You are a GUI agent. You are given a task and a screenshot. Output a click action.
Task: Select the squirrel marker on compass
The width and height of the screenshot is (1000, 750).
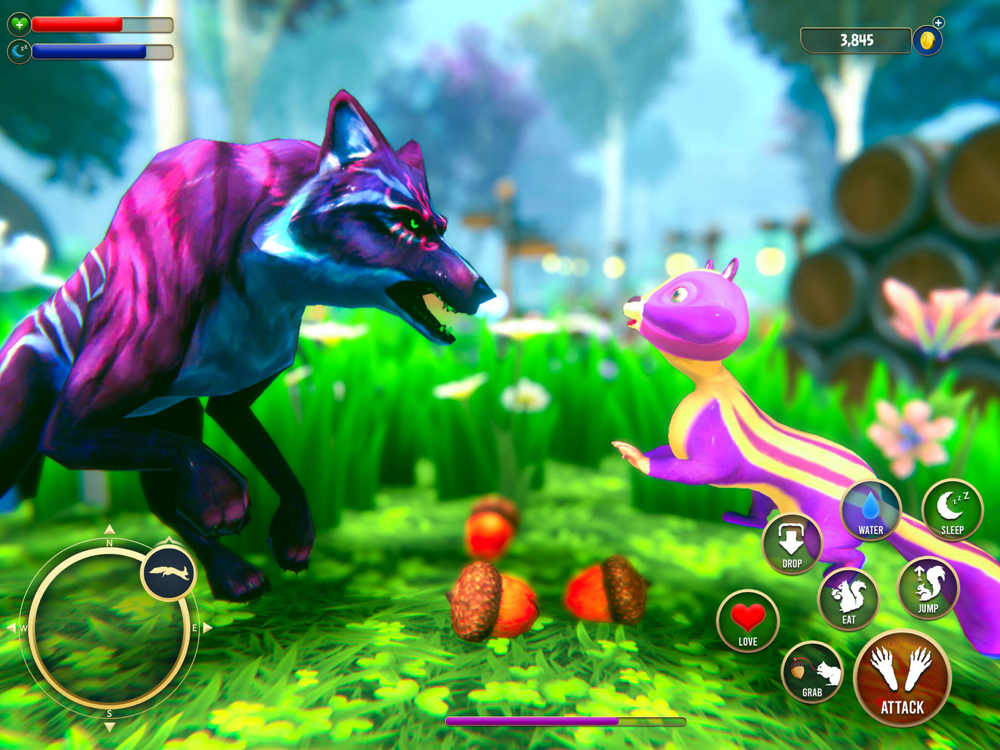[x=168, y=573]
